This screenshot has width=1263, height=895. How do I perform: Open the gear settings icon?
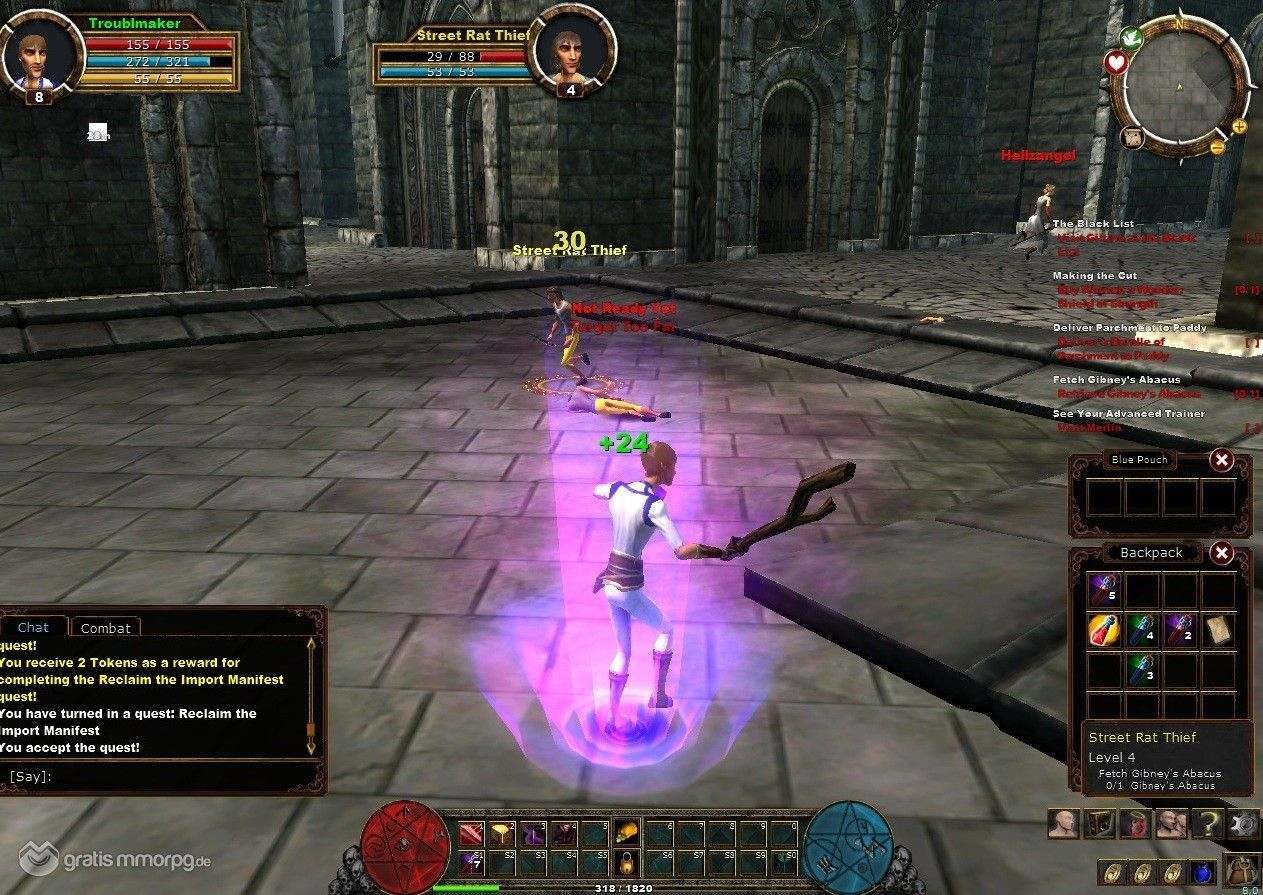pos(1243,823)
